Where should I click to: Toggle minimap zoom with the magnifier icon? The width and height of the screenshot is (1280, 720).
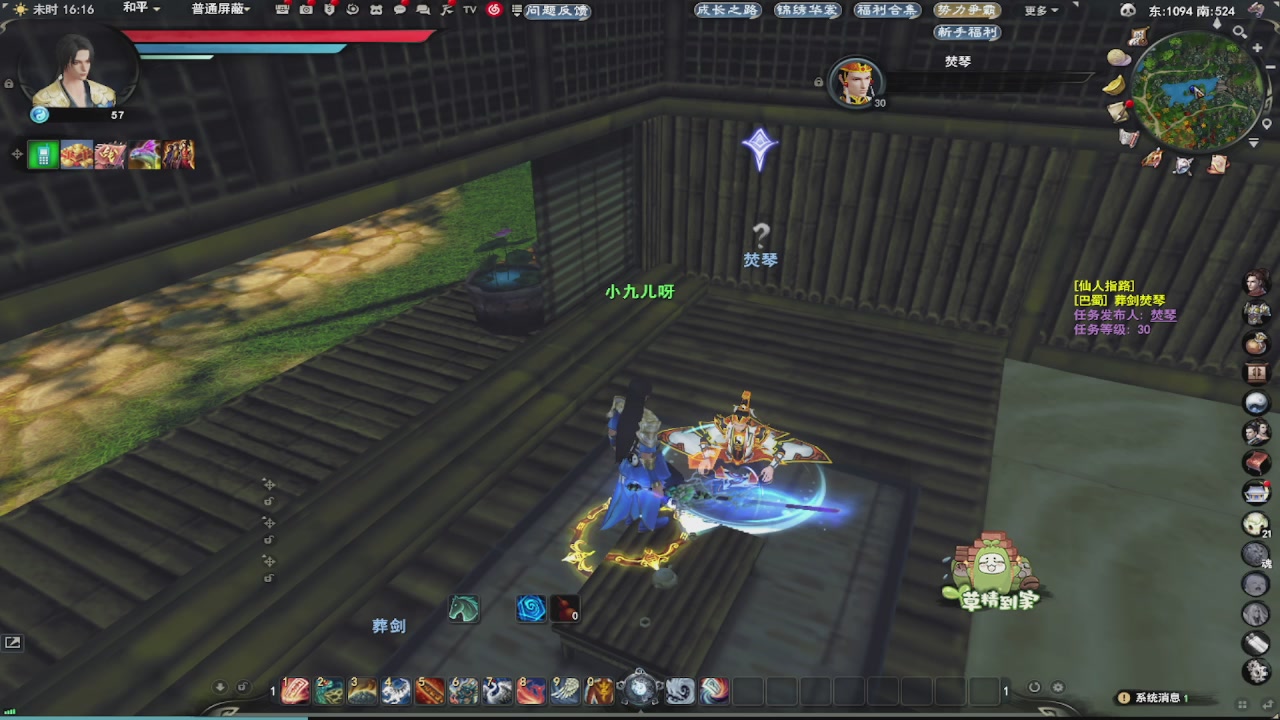coord(1239,33)
